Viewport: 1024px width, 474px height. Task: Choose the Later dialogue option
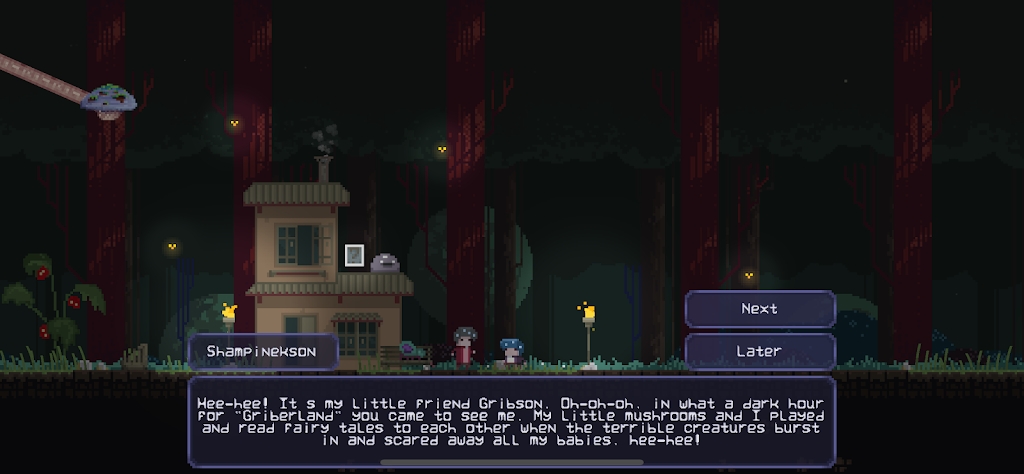click(760, 351)
